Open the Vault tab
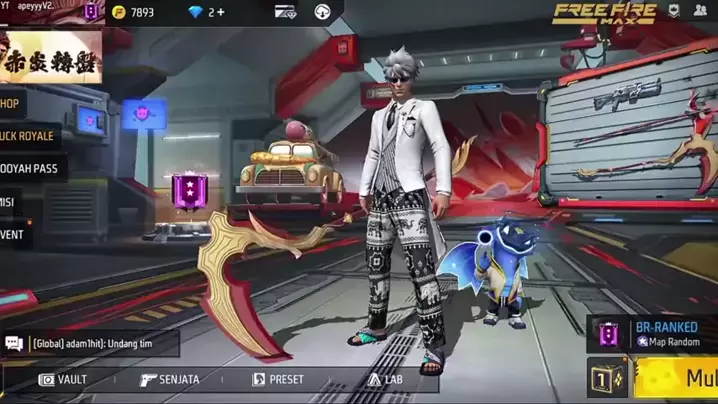The width and height of the screenshot is (718, 404). (x=63, y=380)
